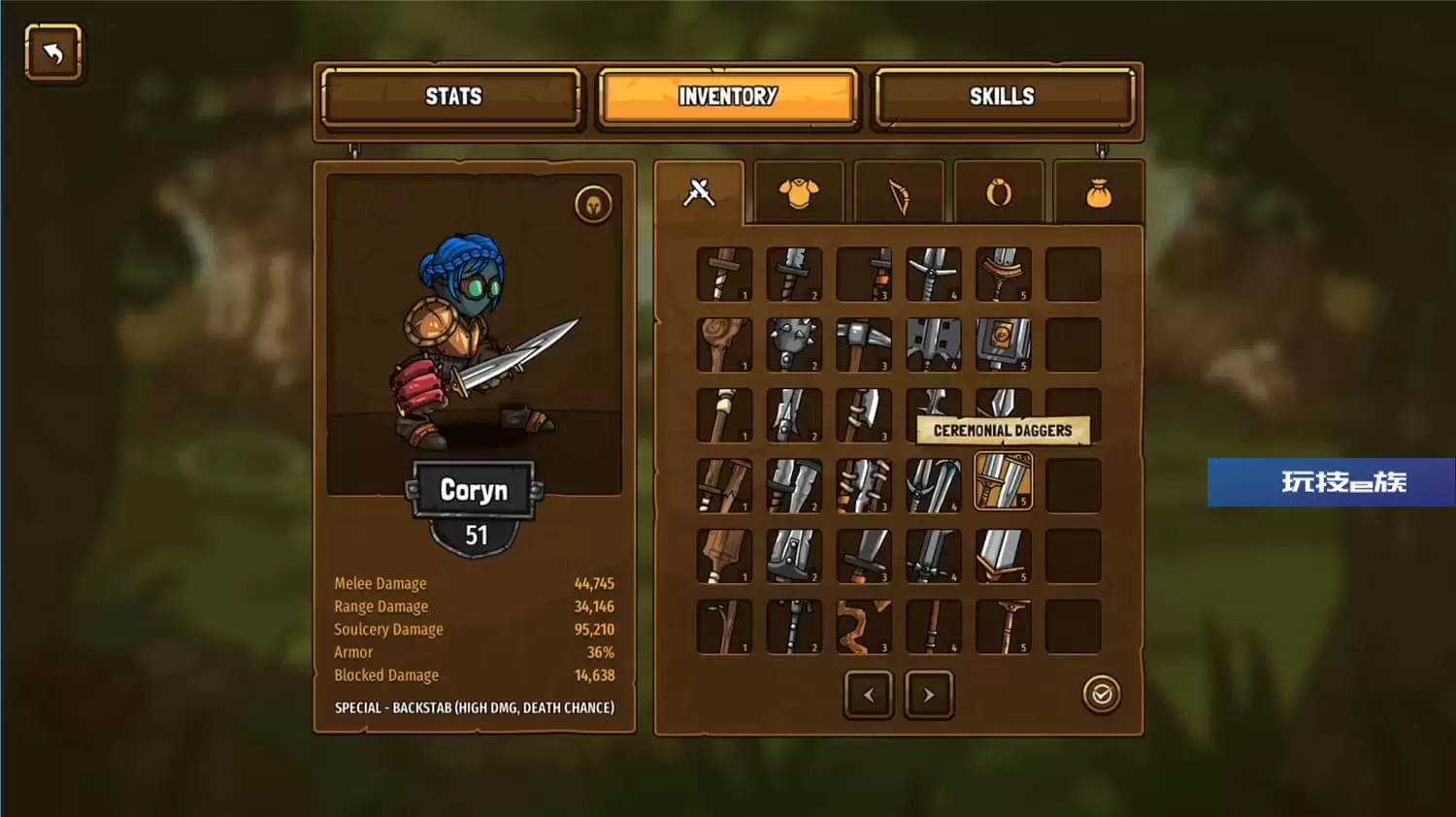Image resolution: width=1456 pixels, height=817 pixels.
Task: Switch to the chest armor category
Action: 799,193
